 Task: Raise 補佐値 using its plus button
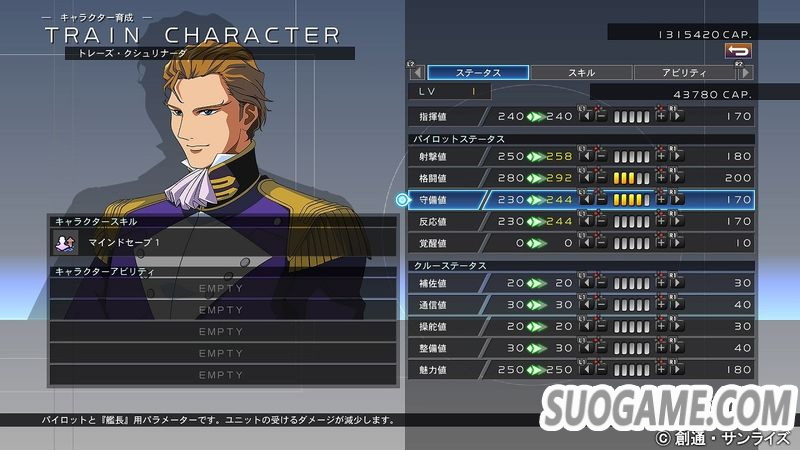[661, 284]
